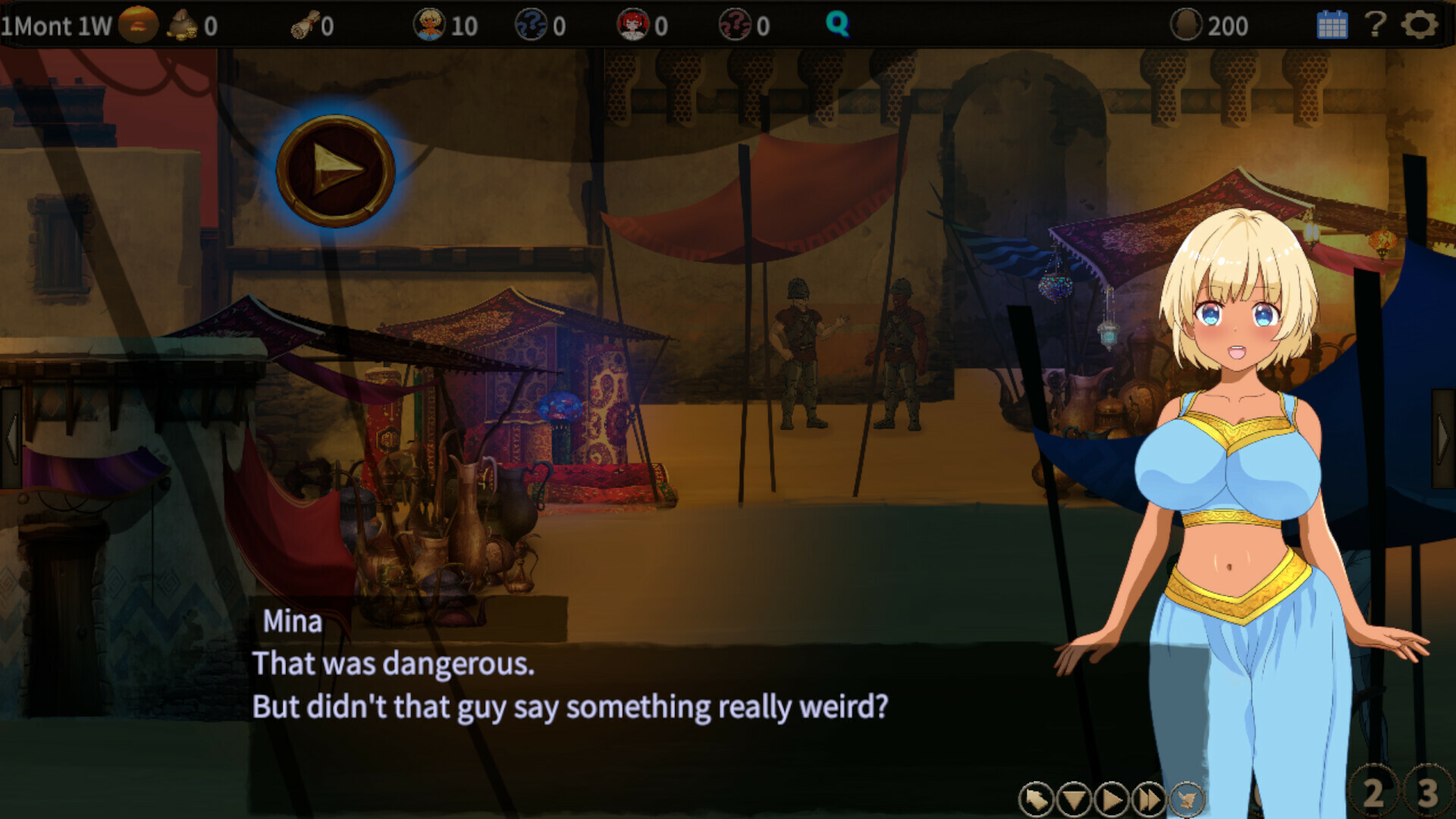Click the cyan Q quest icon
1456x819 pixels.
[837, 25]
